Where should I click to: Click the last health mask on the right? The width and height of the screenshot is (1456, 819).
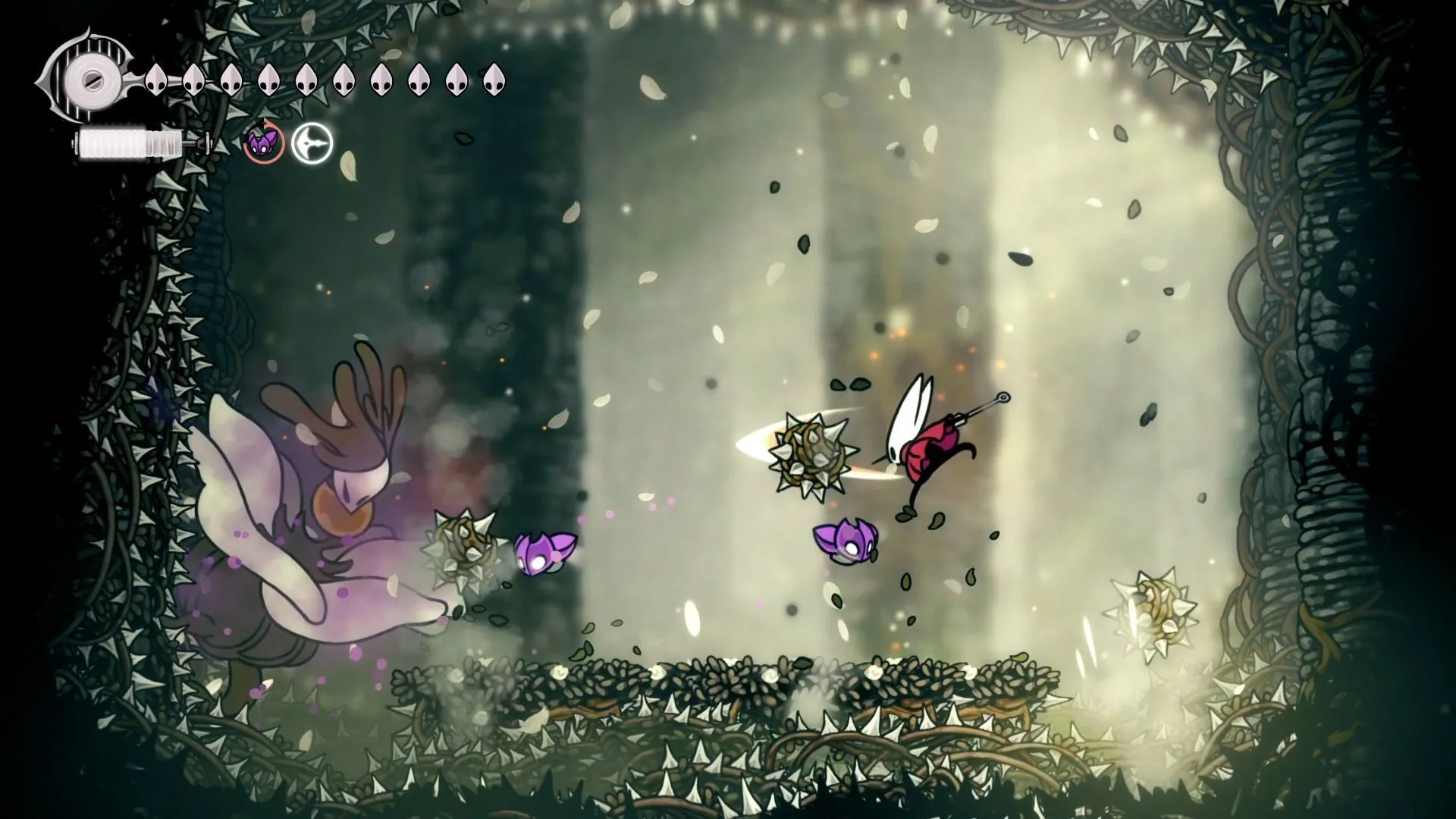pos(494,80)
